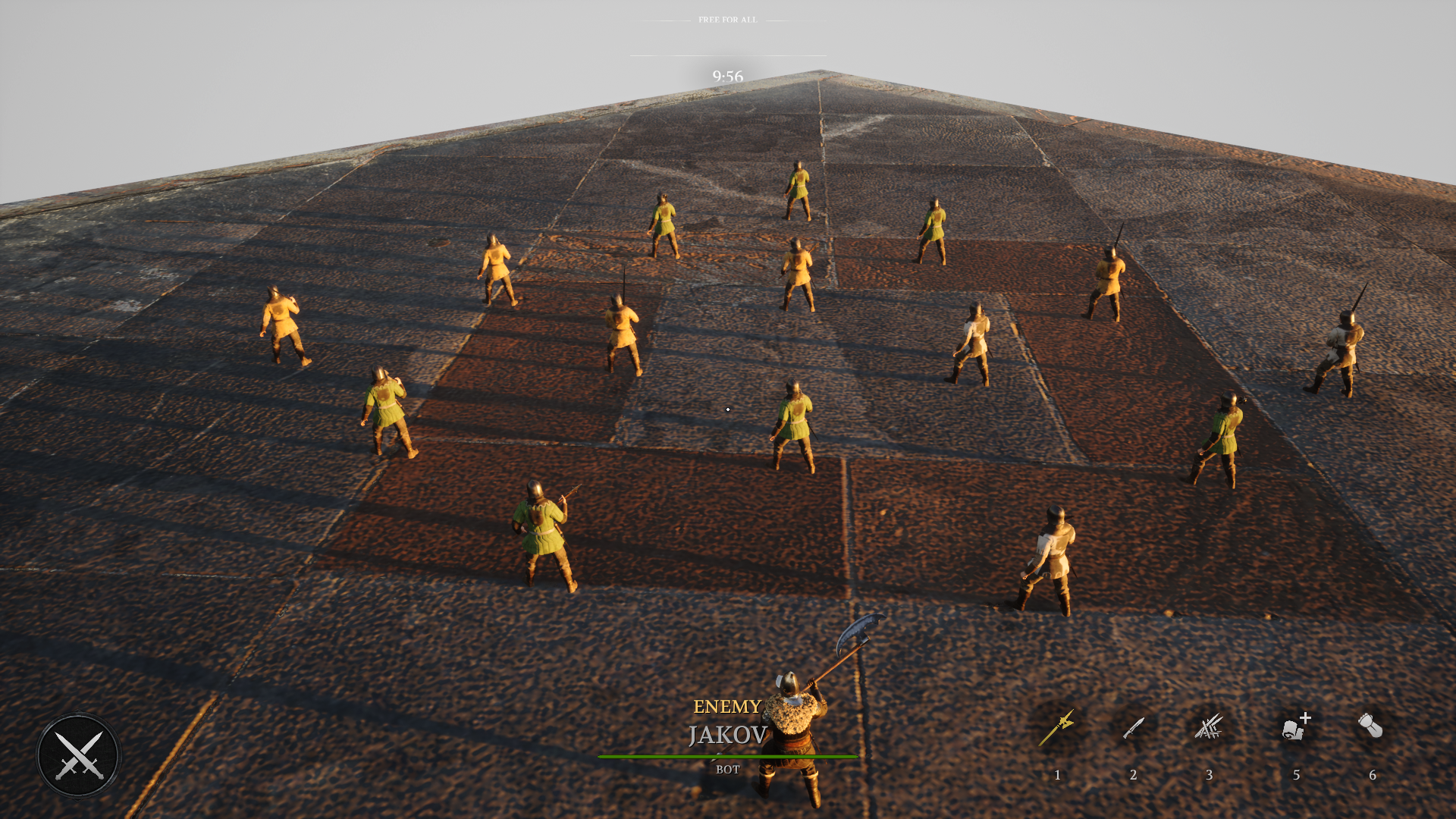Click the number 6 under the fists icon
The width and height of the screenshot is (1456, 819).
[1372, 775]
